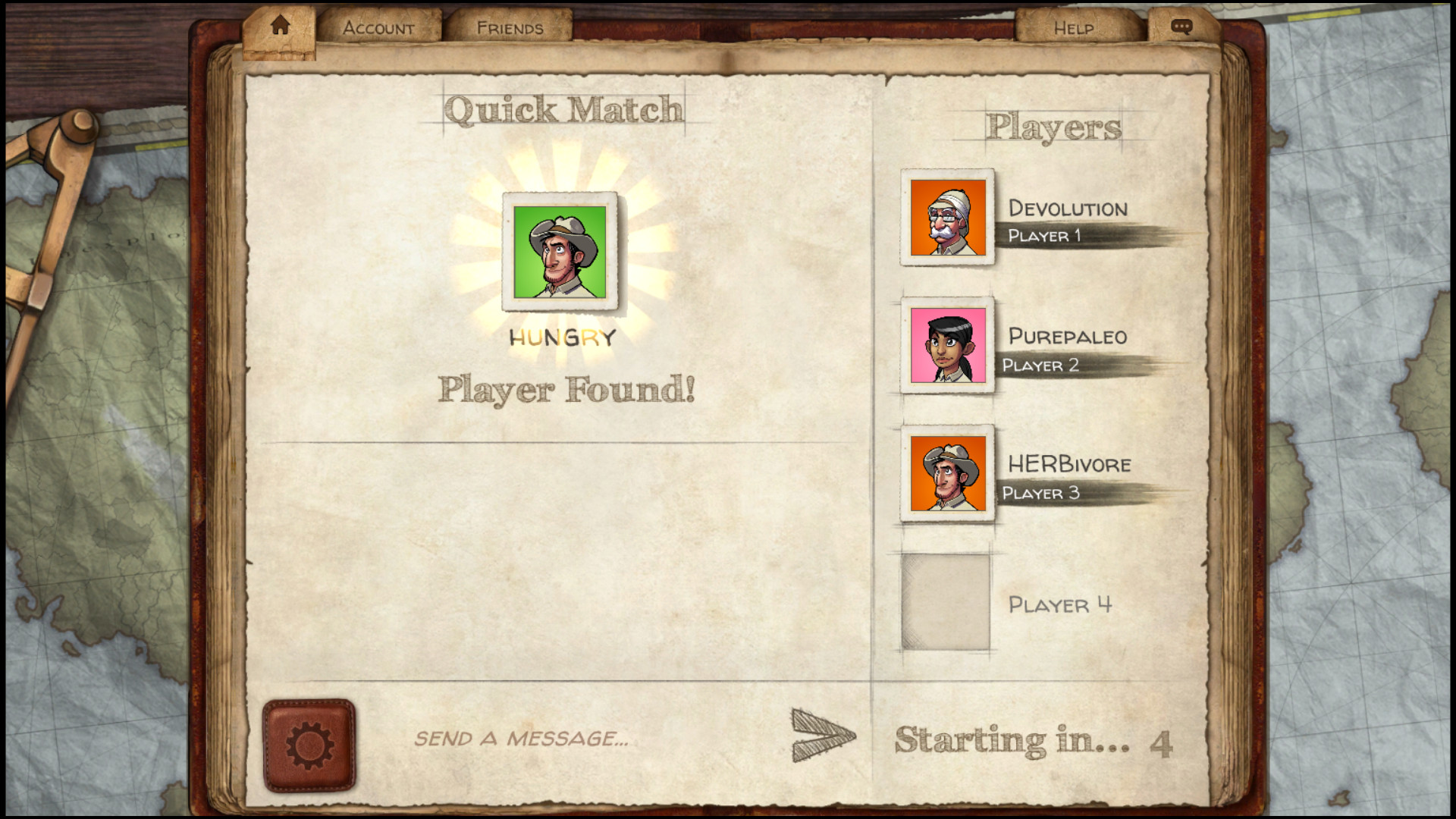Click the send message arrow
This screenshot has height=819, width=1456.
[821, 734]
